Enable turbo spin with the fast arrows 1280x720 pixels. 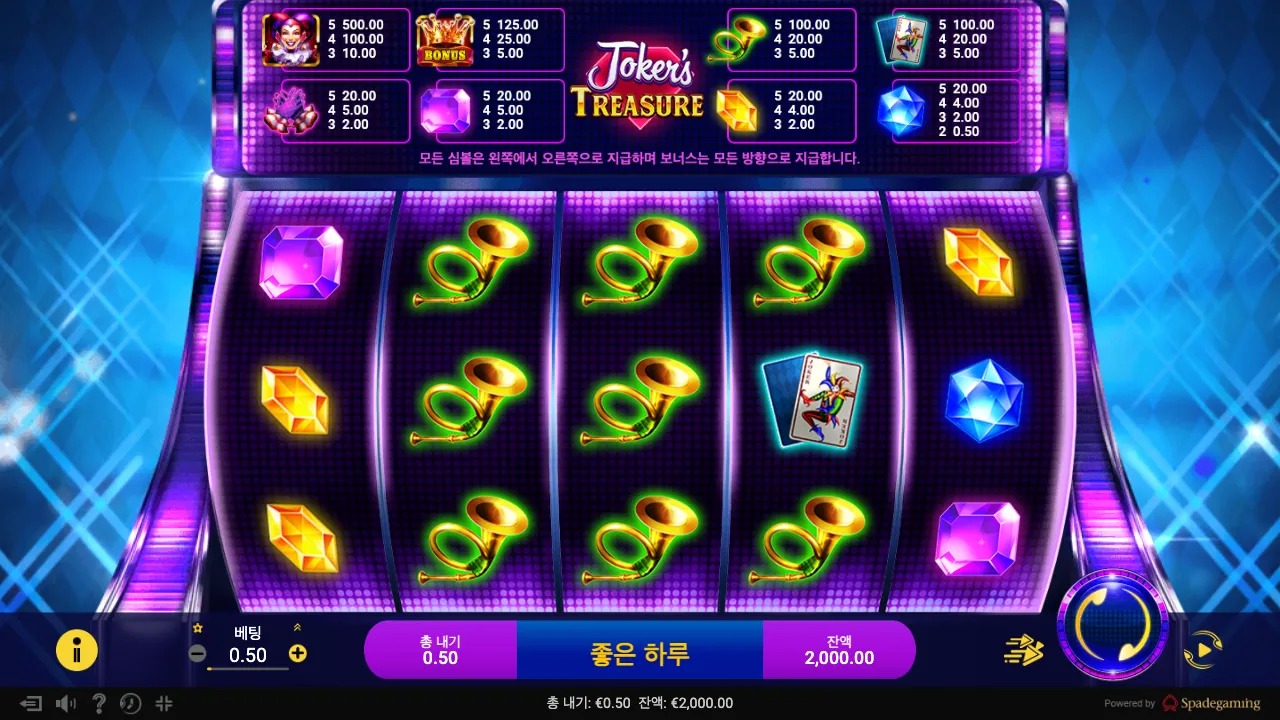pos(1022,650)
